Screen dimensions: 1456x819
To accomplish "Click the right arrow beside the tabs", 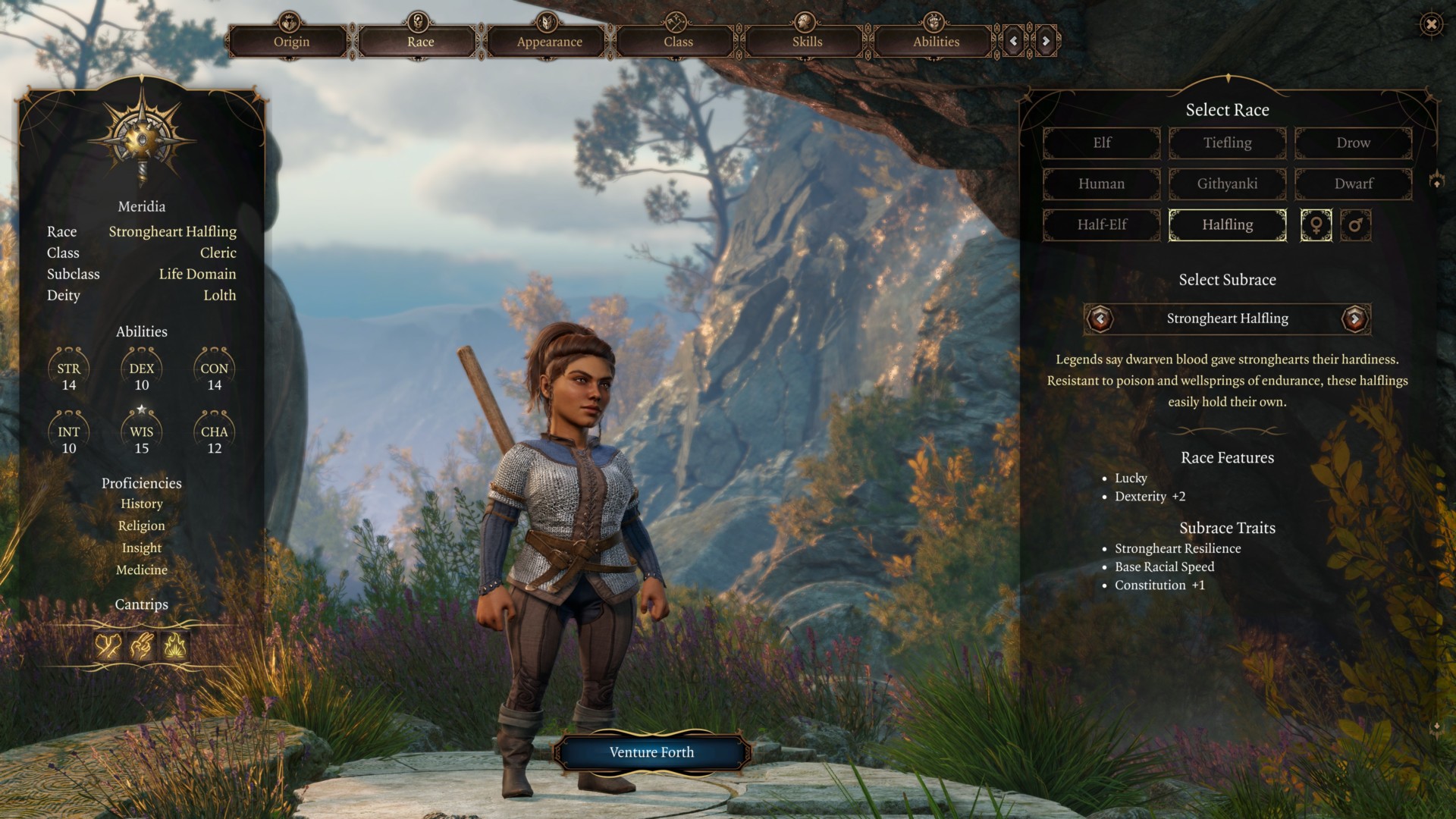I will click(x=1046, y=41).
